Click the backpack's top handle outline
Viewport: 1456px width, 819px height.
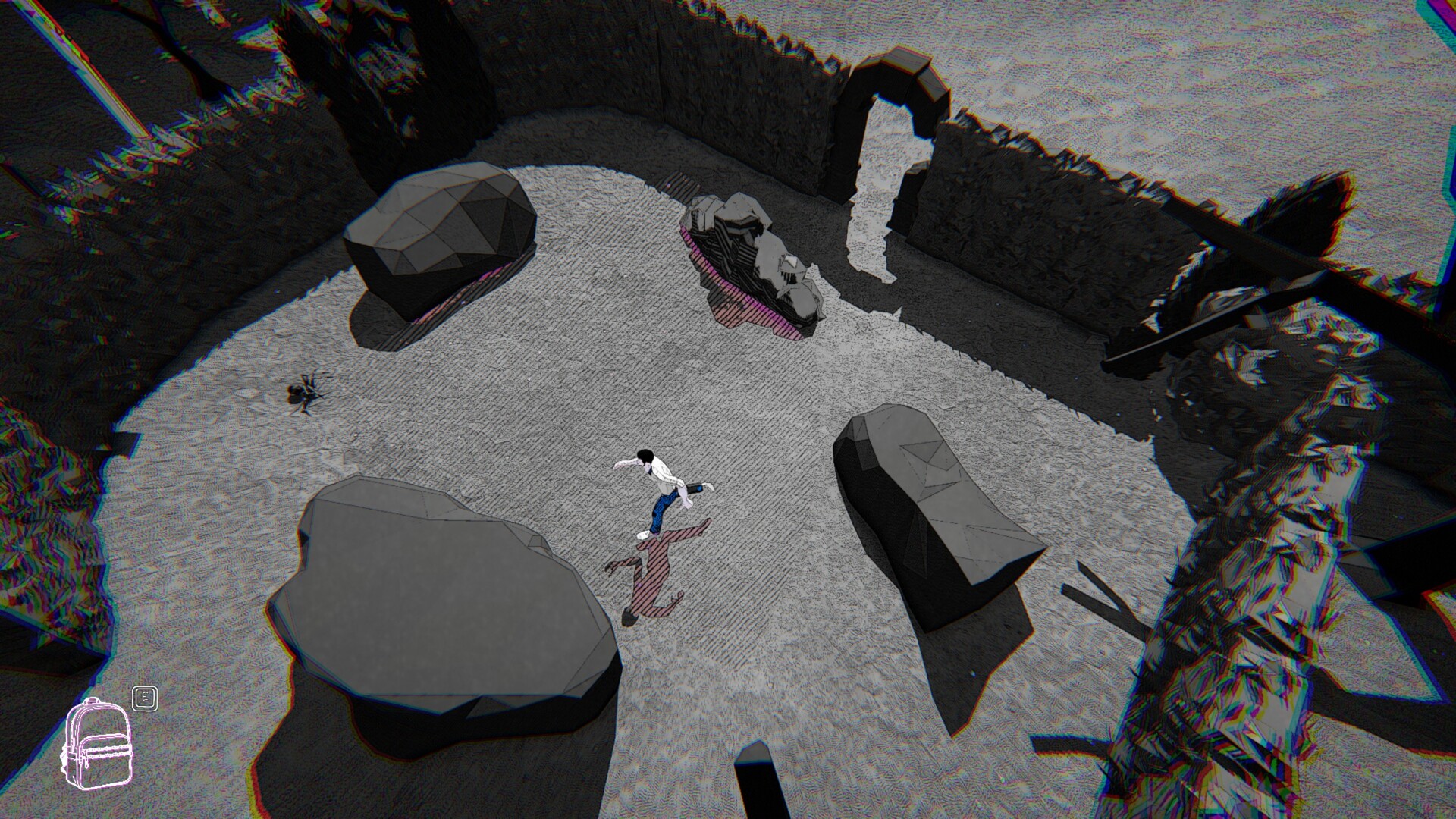coord(93,700)
